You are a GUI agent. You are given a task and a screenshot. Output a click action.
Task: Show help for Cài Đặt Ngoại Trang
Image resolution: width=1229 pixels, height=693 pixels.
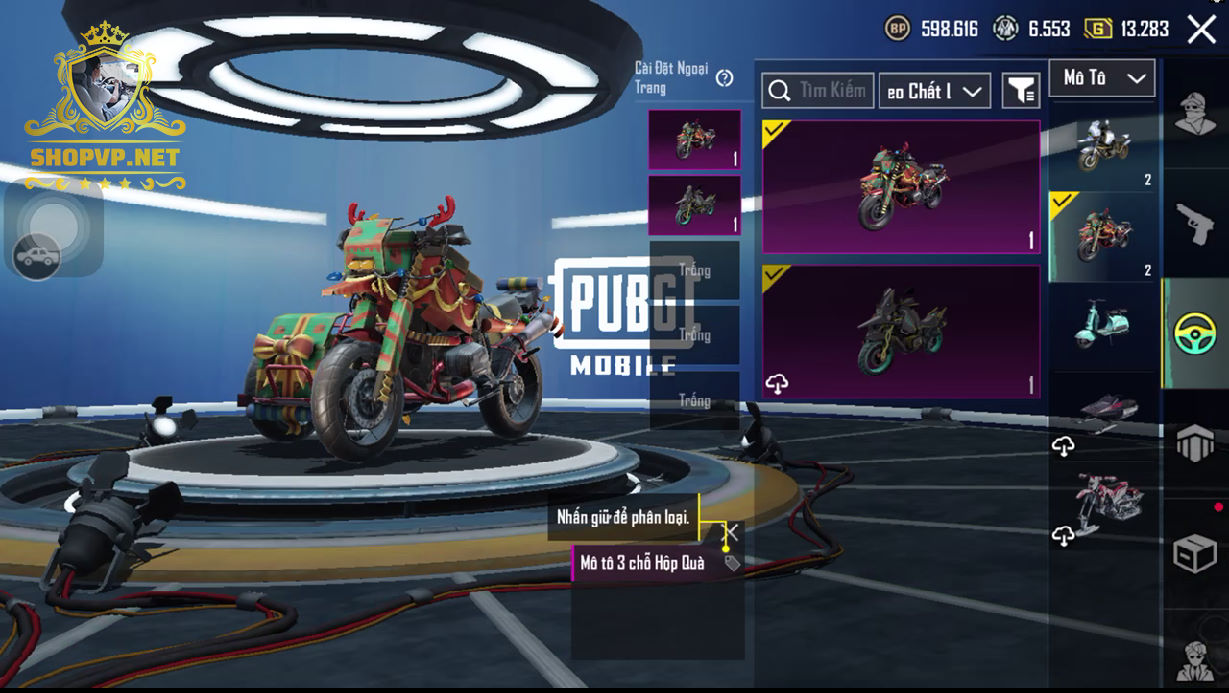[x=725, y=78]
